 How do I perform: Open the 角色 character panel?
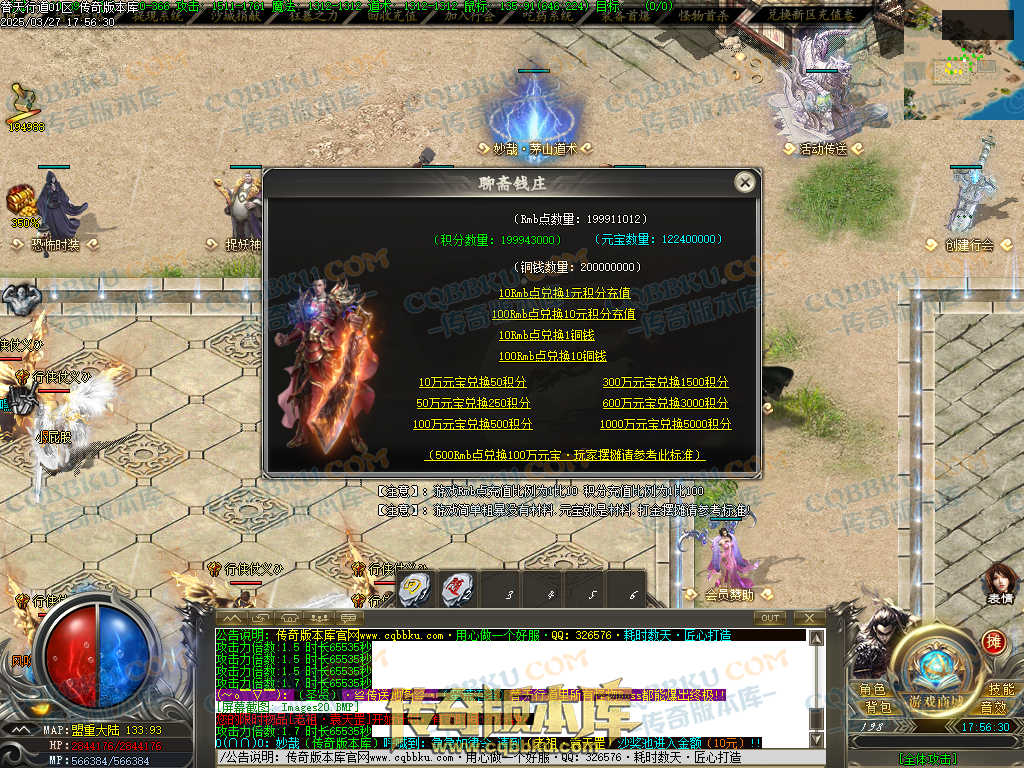tap(872, 690)
